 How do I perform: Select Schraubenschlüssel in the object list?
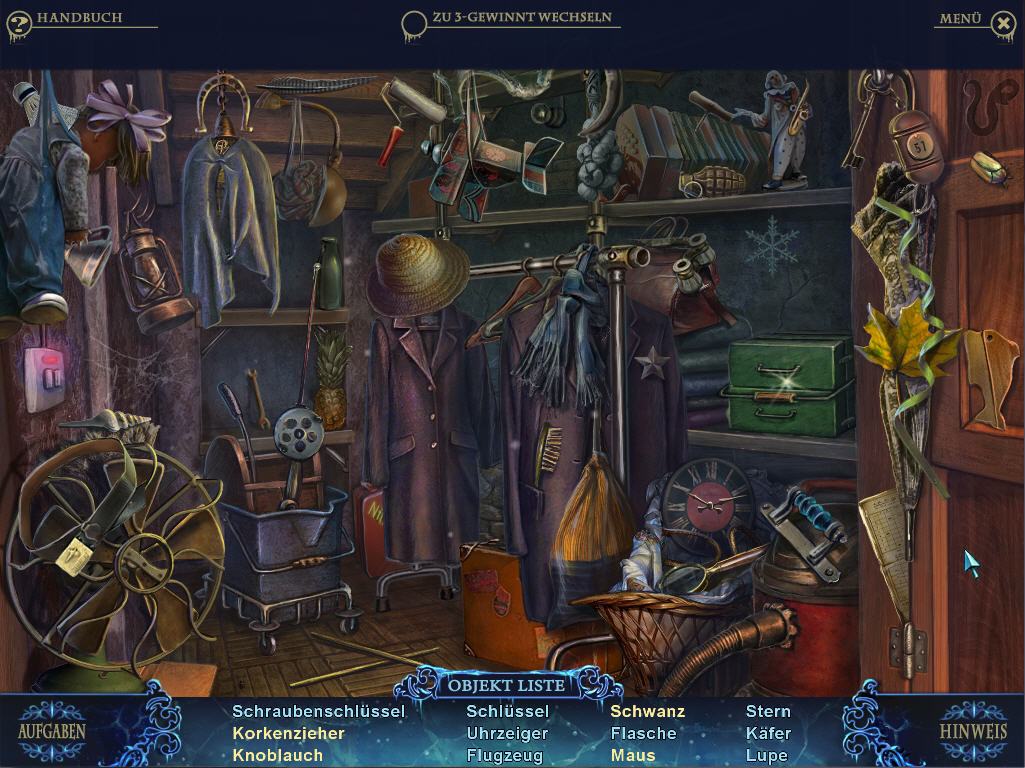(x=318, y=711)
